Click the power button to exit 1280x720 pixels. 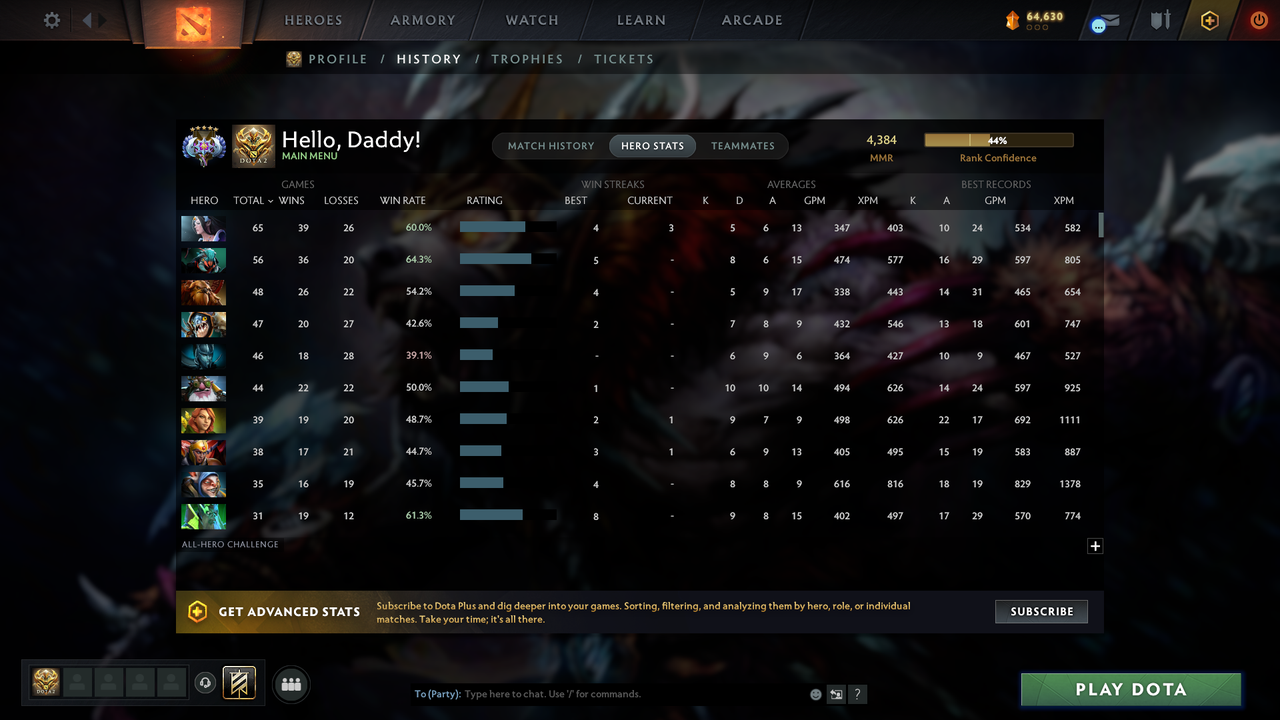pos(1259,19)
